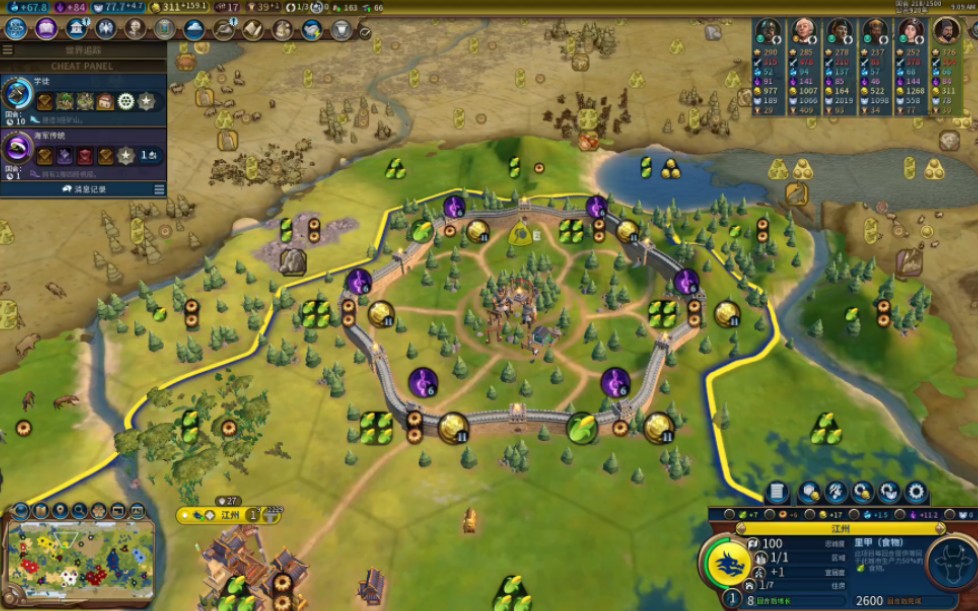The width and height of the screenshot is (978, 611).
Task: Open the change production gear button
Action: (x=915, y=492)
